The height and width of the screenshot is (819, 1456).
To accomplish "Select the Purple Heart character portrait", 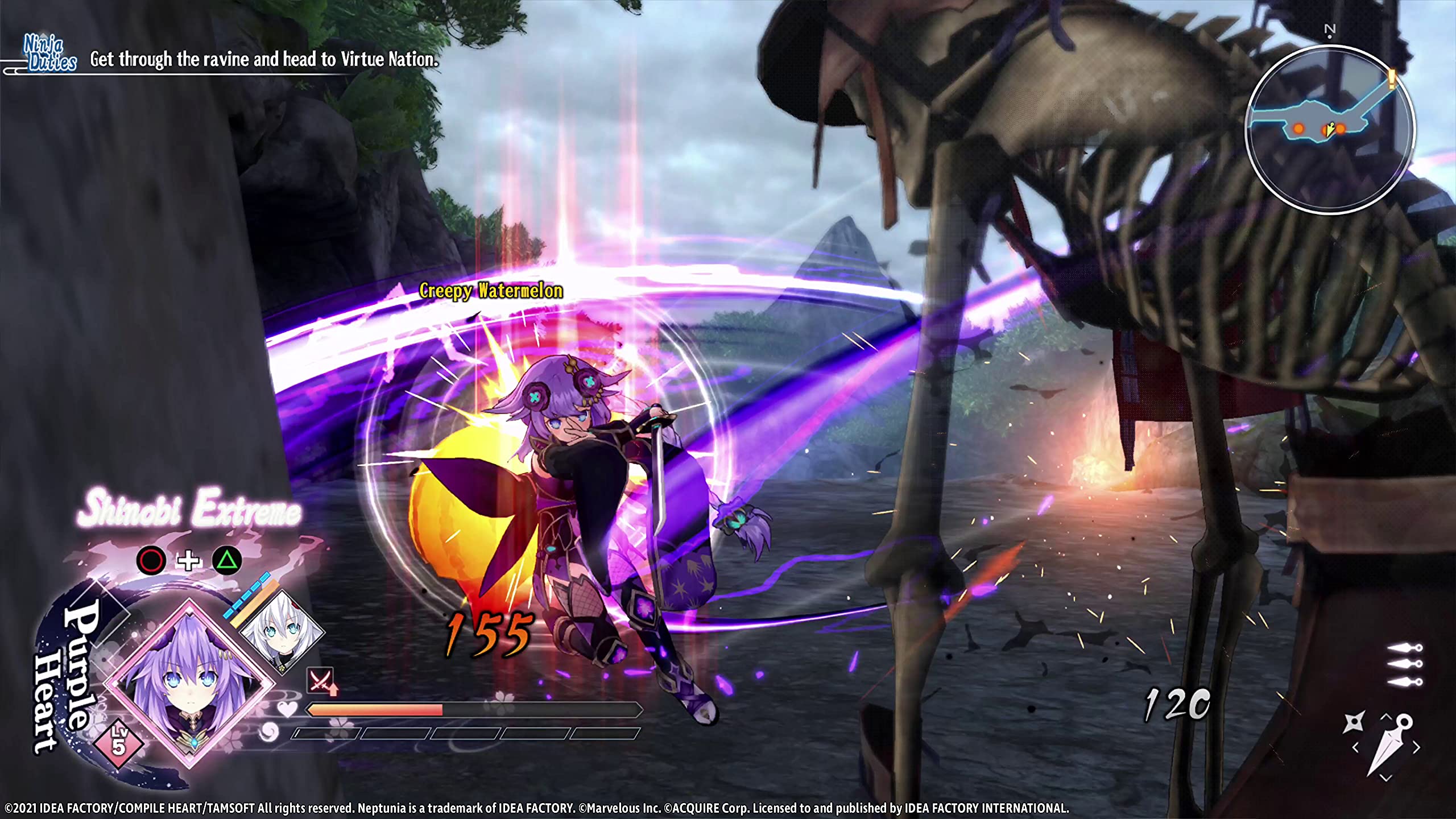I will pyautogui.click(x=188, y=685).
